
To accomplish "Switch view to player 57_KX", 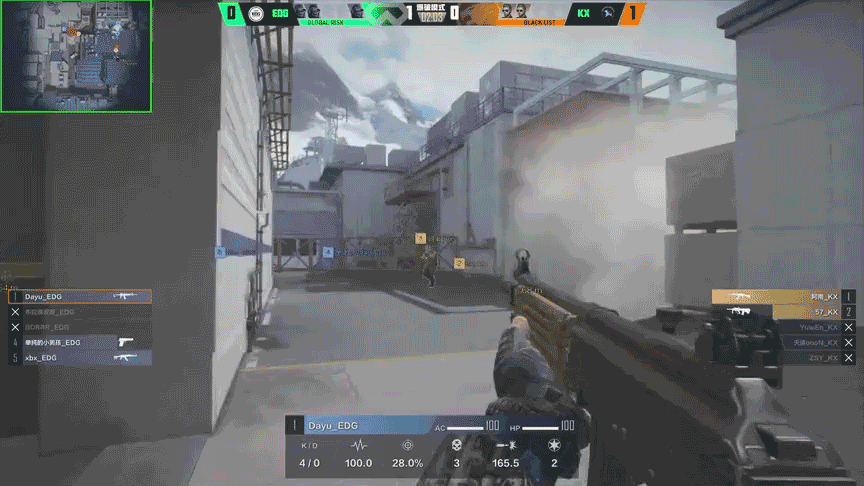I will pyautogui.click(x=782, y=312).
